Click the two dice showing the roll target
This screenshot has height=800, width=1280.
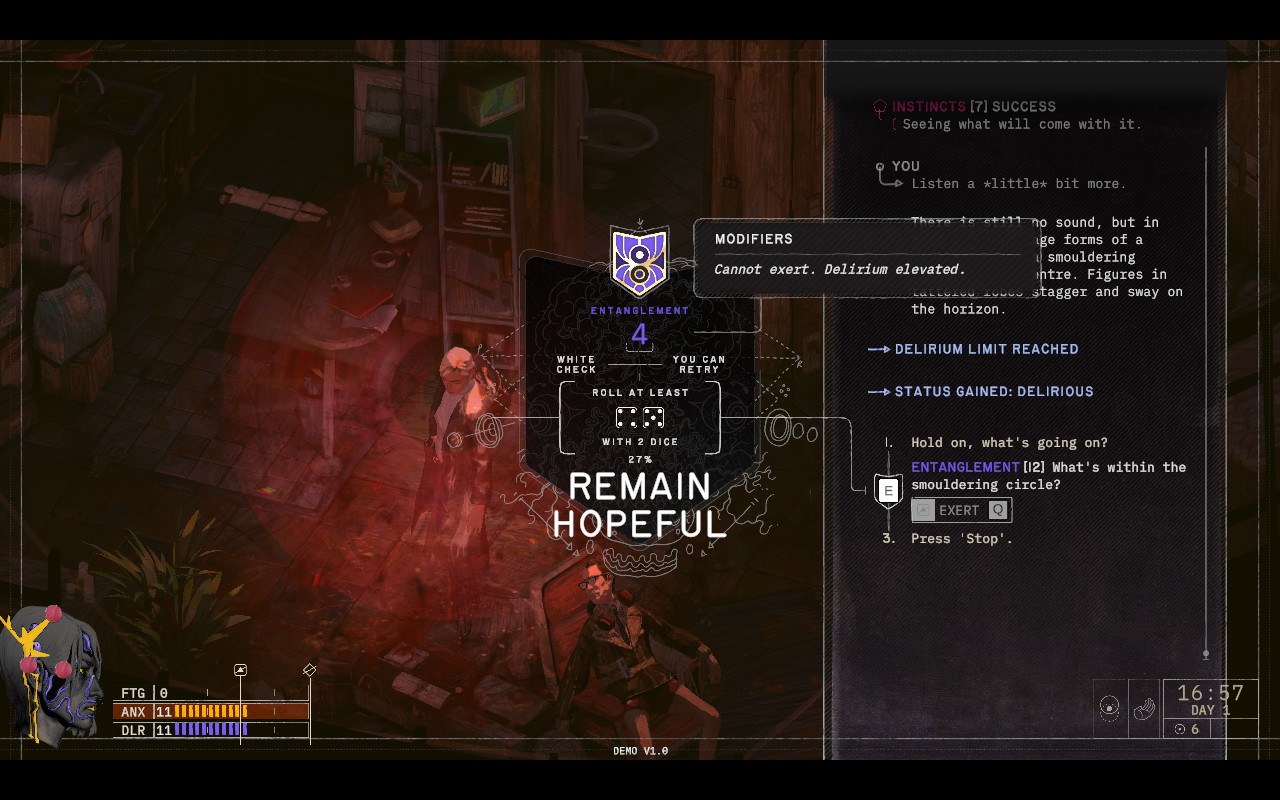pos(639,418)
